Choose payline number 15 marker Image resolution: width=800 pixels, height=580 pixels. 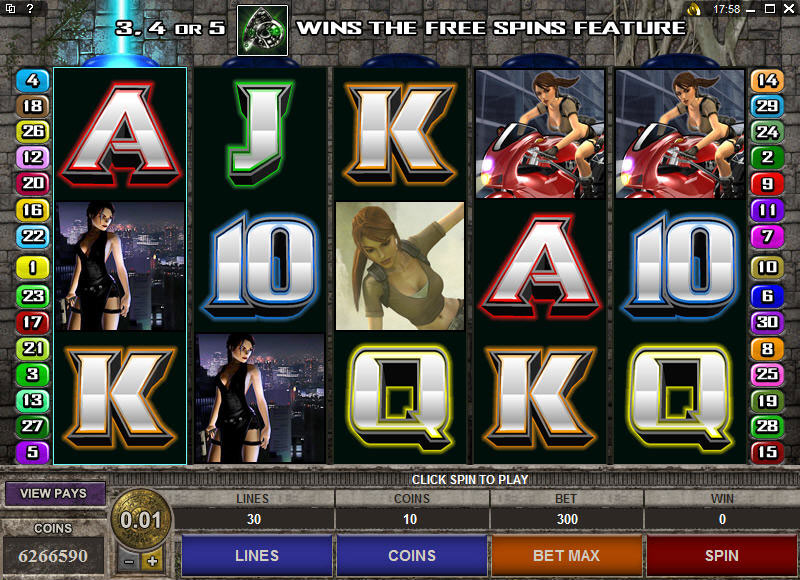click(767, 452)
